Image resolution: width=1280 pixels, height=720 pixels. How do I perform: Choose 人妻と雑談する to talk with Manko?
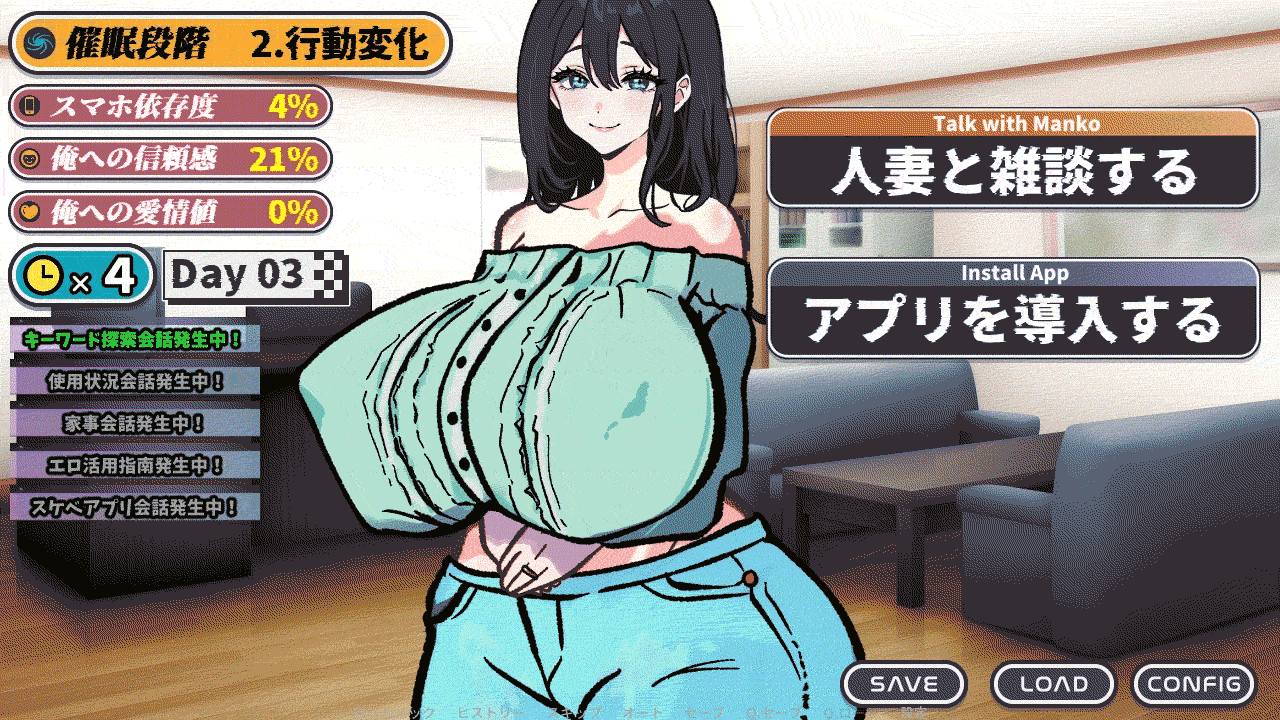click(1015, 159)
